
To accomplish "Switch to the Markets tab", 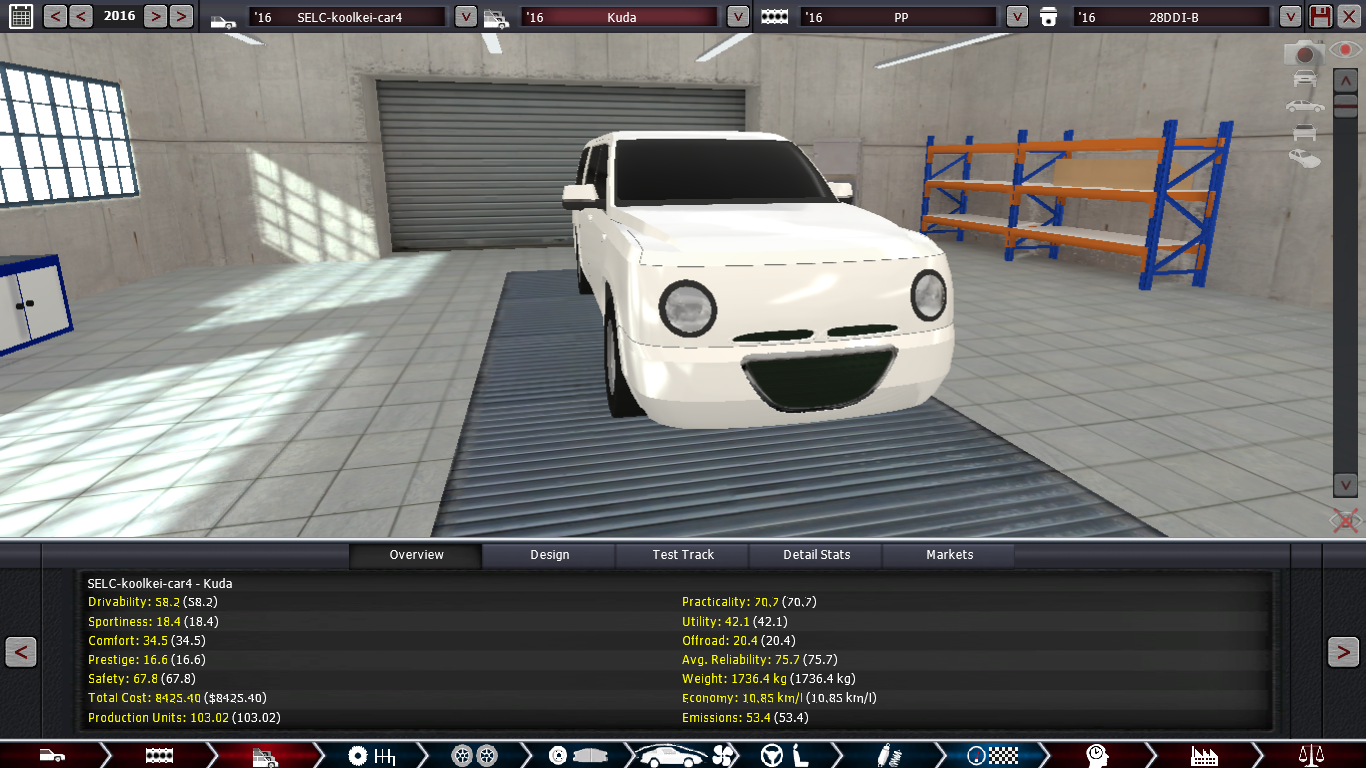I will [x=949, y=555].
